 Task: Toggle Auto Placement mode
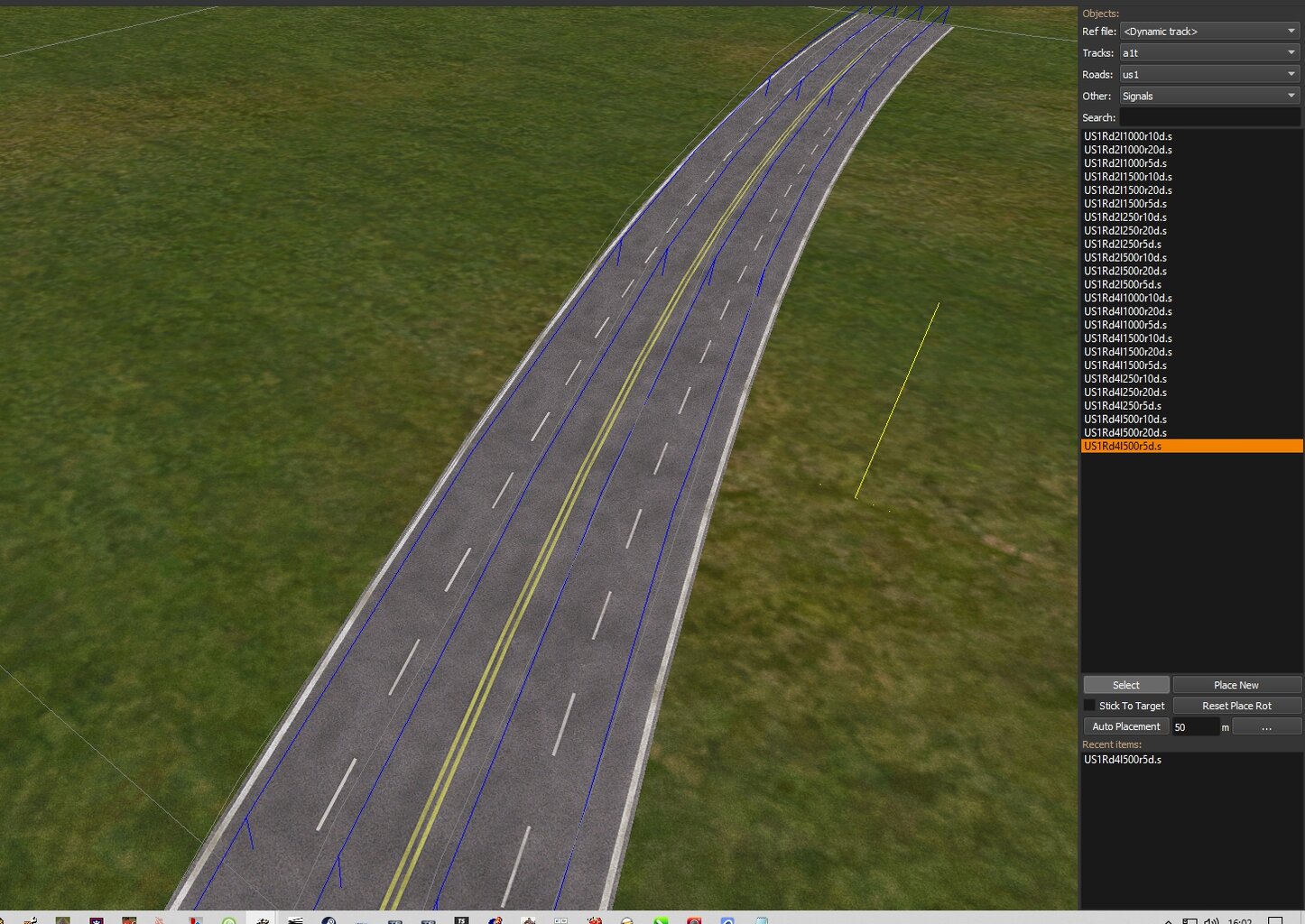pyautogui.click(x=1125, y=725)
